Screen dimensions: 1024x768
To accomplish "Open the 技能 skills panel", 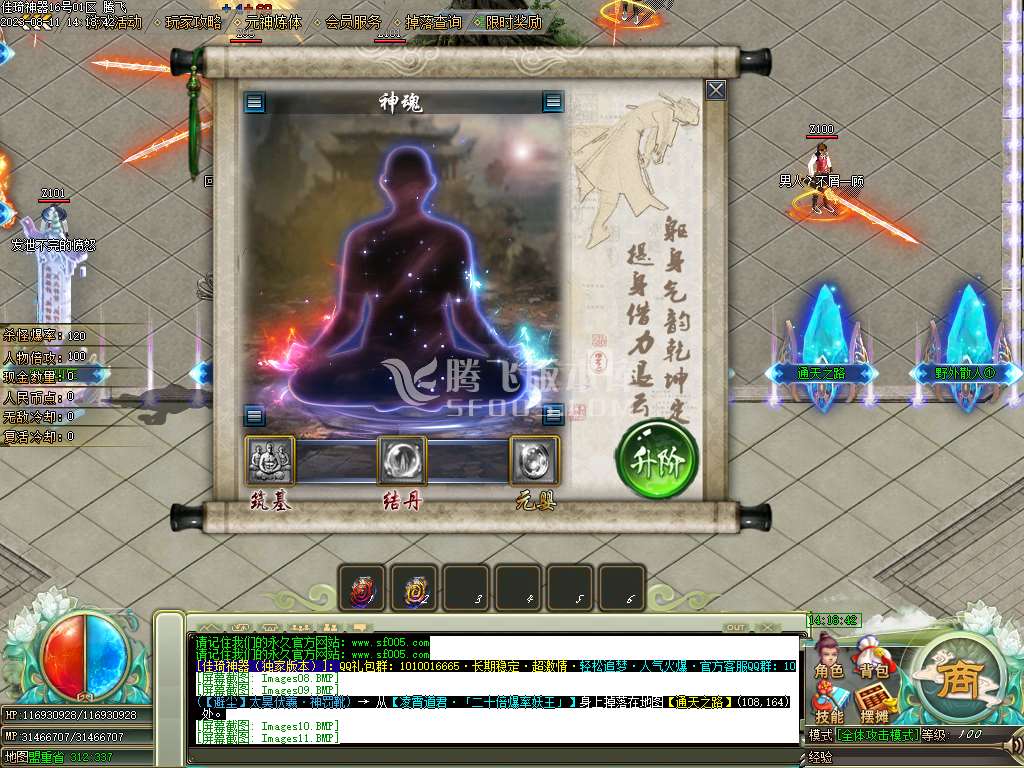I will pyautogui.click(x=828, y=706).
